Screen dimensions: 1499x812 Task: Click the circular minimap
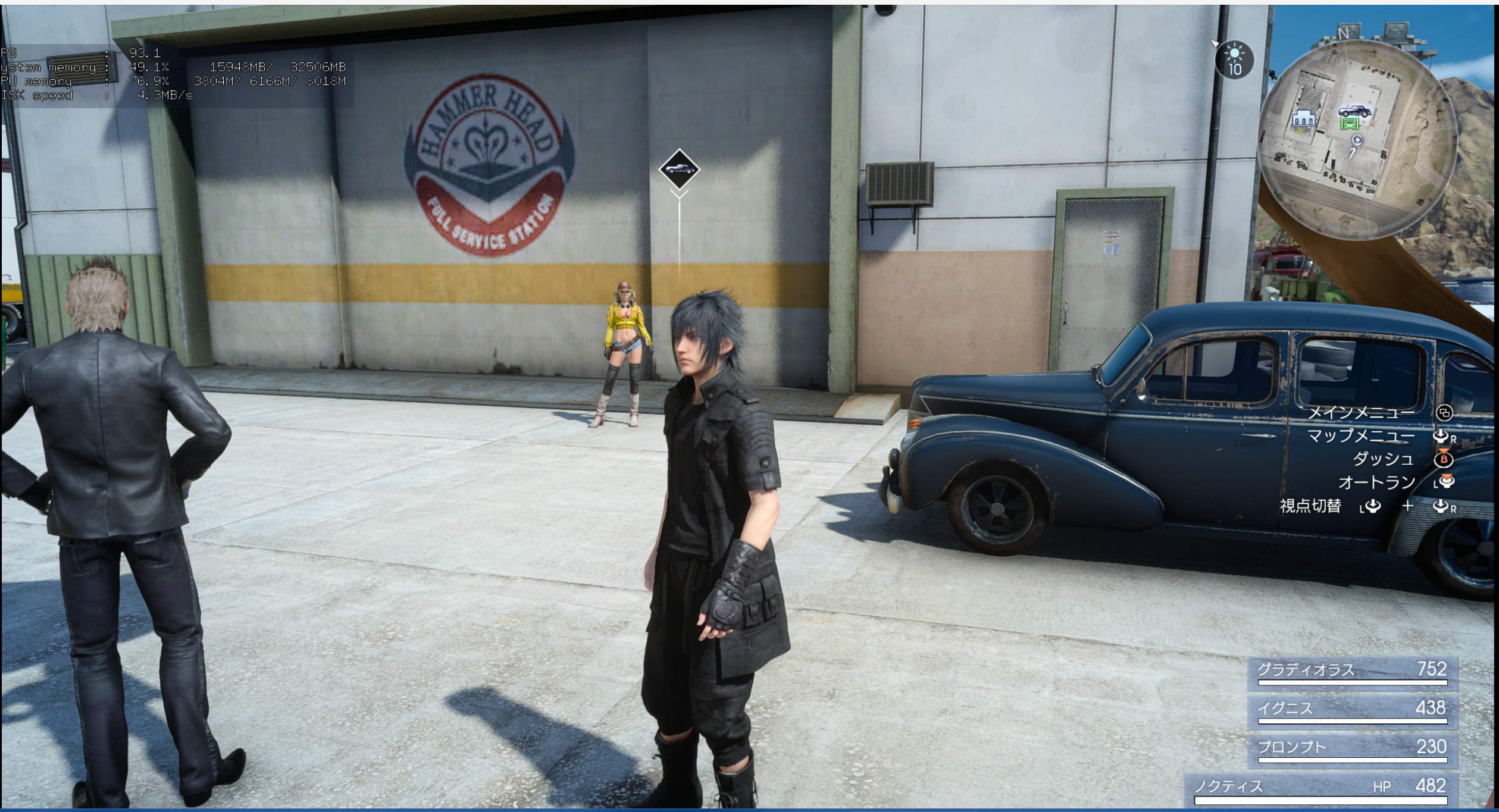(x=1359, y=140)
